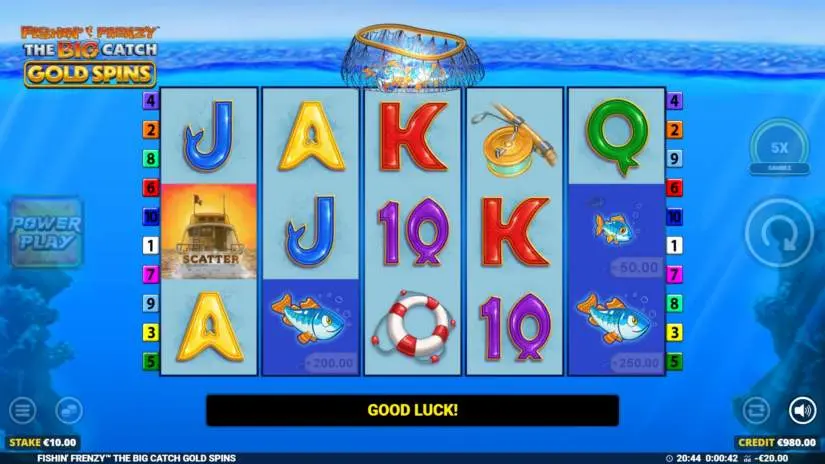
Task: Click the Stake €10.00 display
Action: pyautogui.click(x=42, y=442)
